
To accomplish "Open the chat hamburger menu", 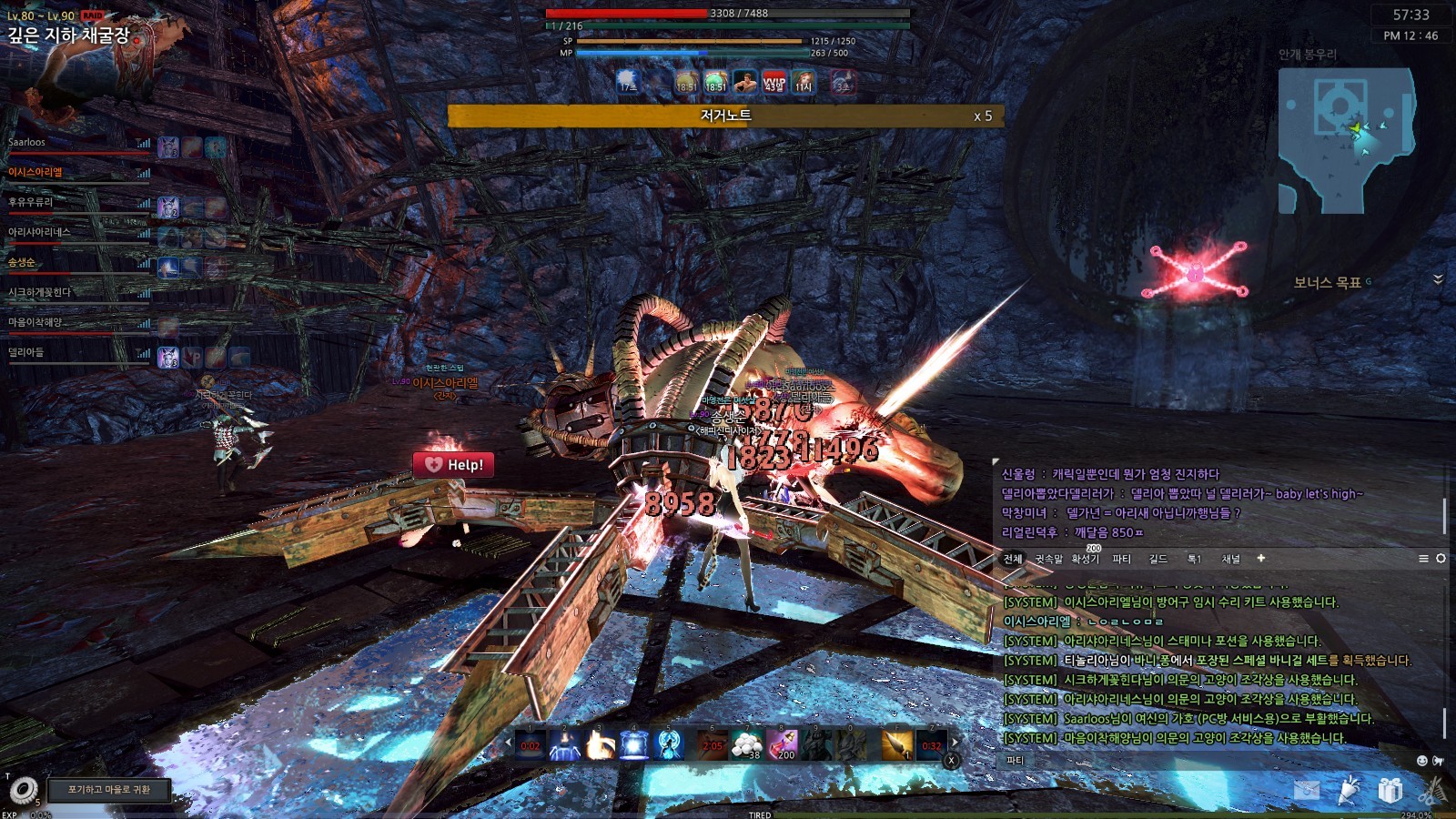I will pos(1423,558).
